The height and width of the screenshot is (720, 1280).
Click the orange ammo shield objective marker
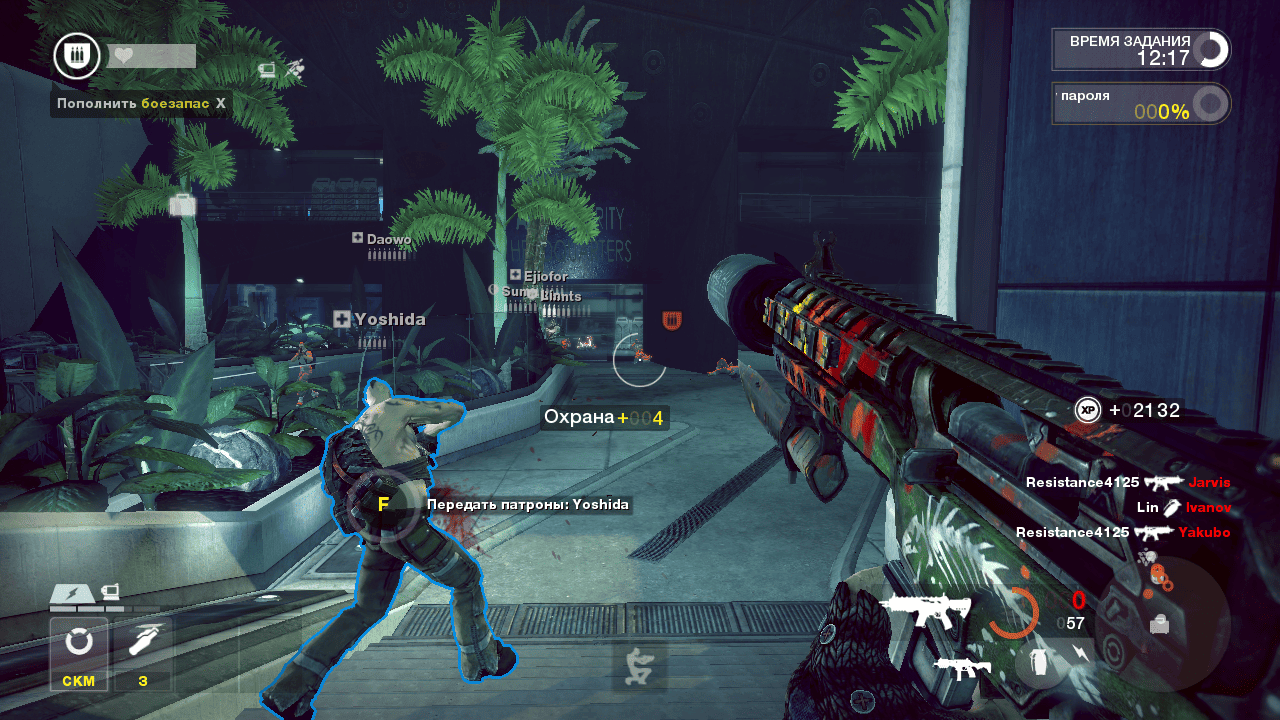coord(672,320)
